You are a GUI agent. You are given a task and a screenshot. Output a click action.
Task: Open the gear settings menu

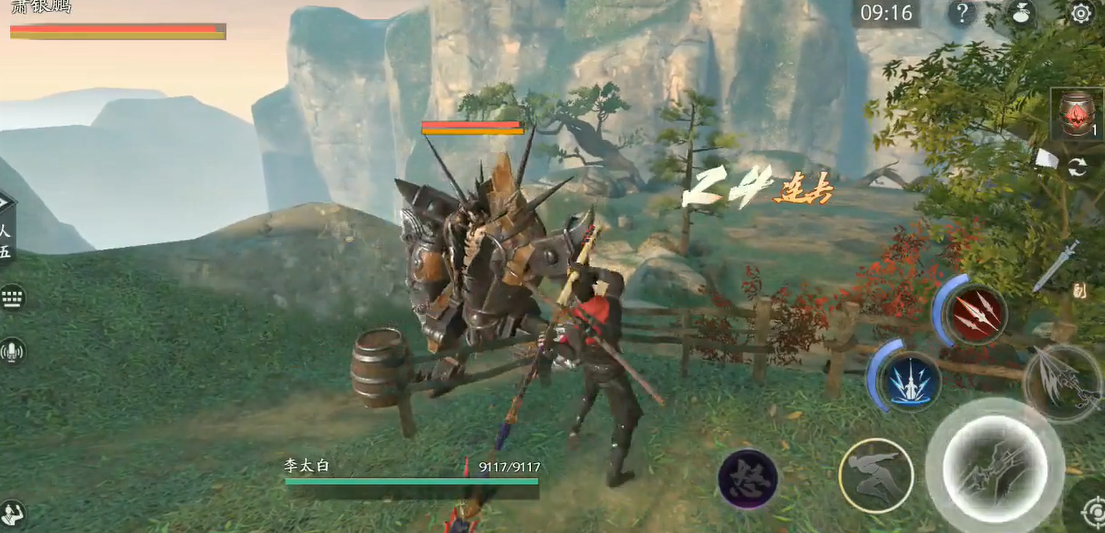pos(1081,13)
